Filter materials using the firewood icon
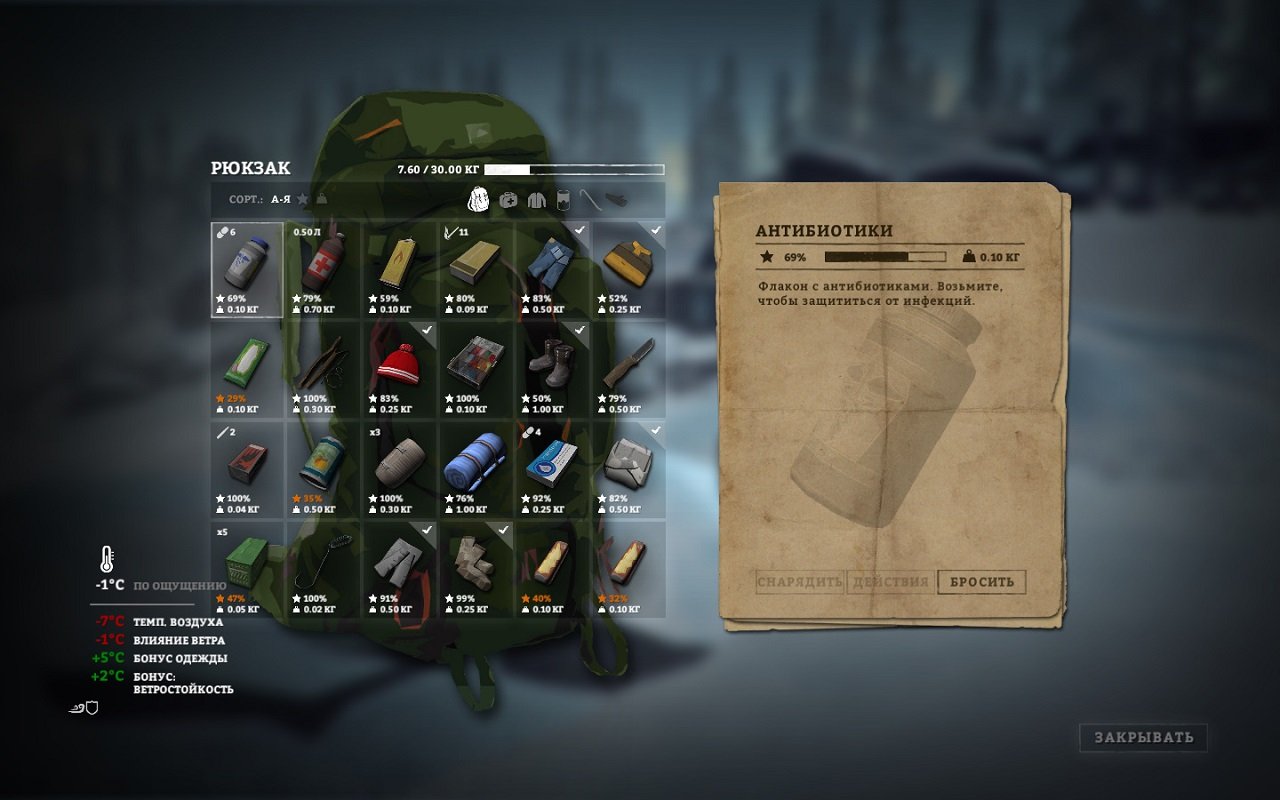Screen dimensions: 1280x800 tap(617, 200)
